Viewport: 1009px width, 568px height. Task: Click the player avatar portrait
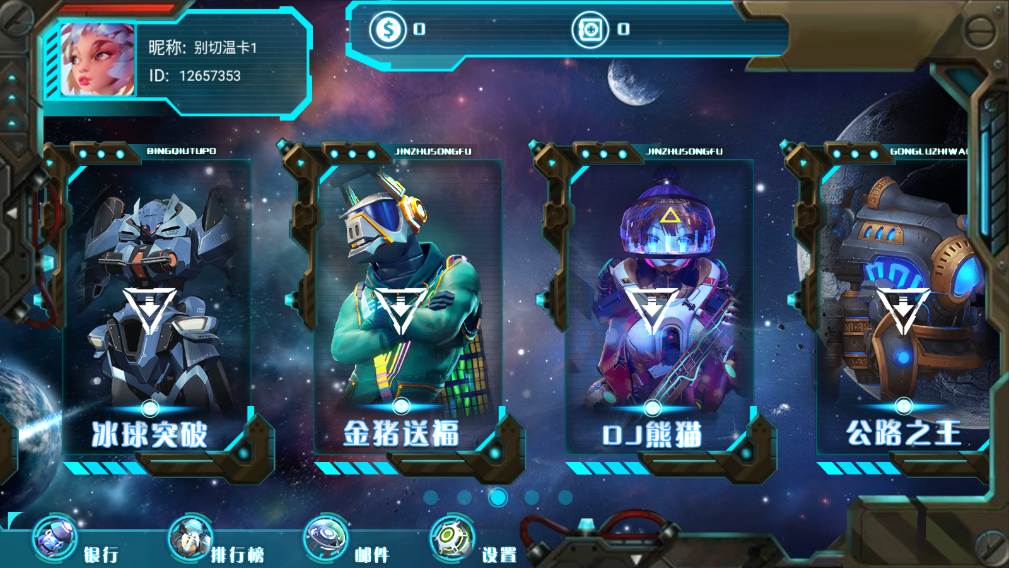click(97, 60)
